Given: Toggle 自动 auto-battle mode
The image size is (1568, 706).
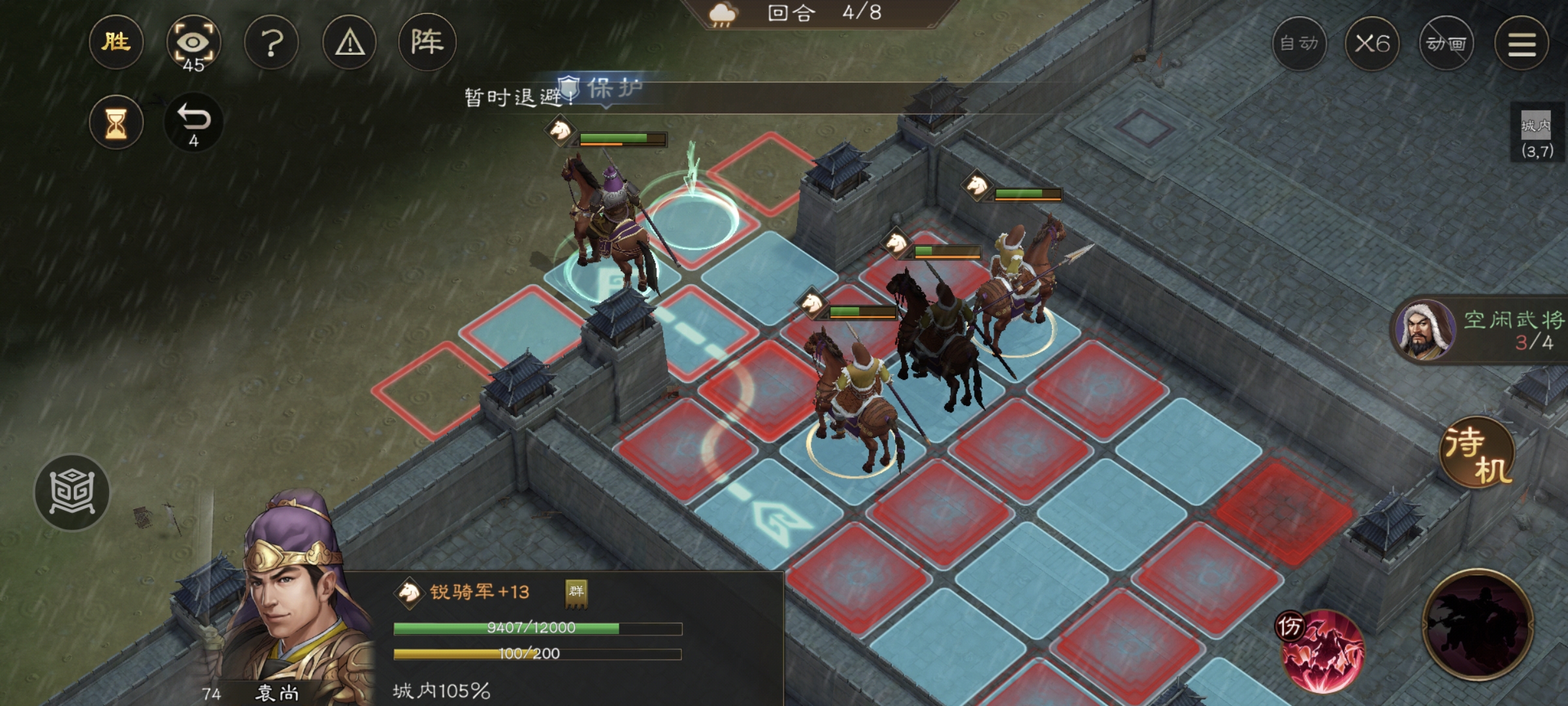Looking at the screenshot, I should (x=1299, y=42).
